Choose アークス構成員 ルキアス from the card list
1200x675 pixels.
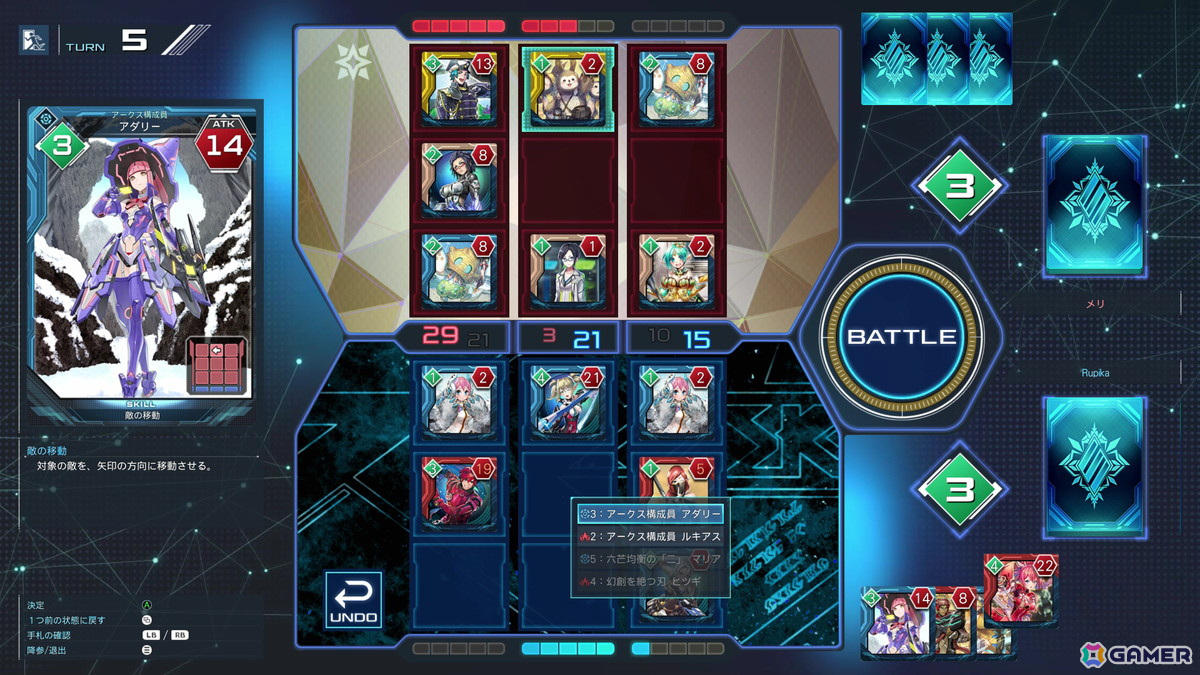pos(650,537)
